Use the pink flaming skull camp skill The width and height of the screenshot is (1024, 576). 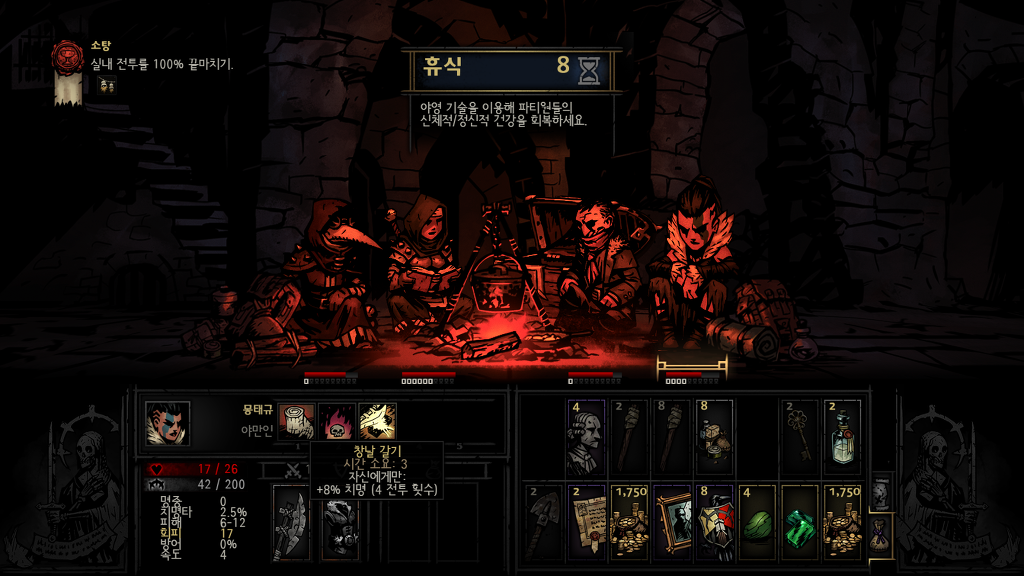336,421
